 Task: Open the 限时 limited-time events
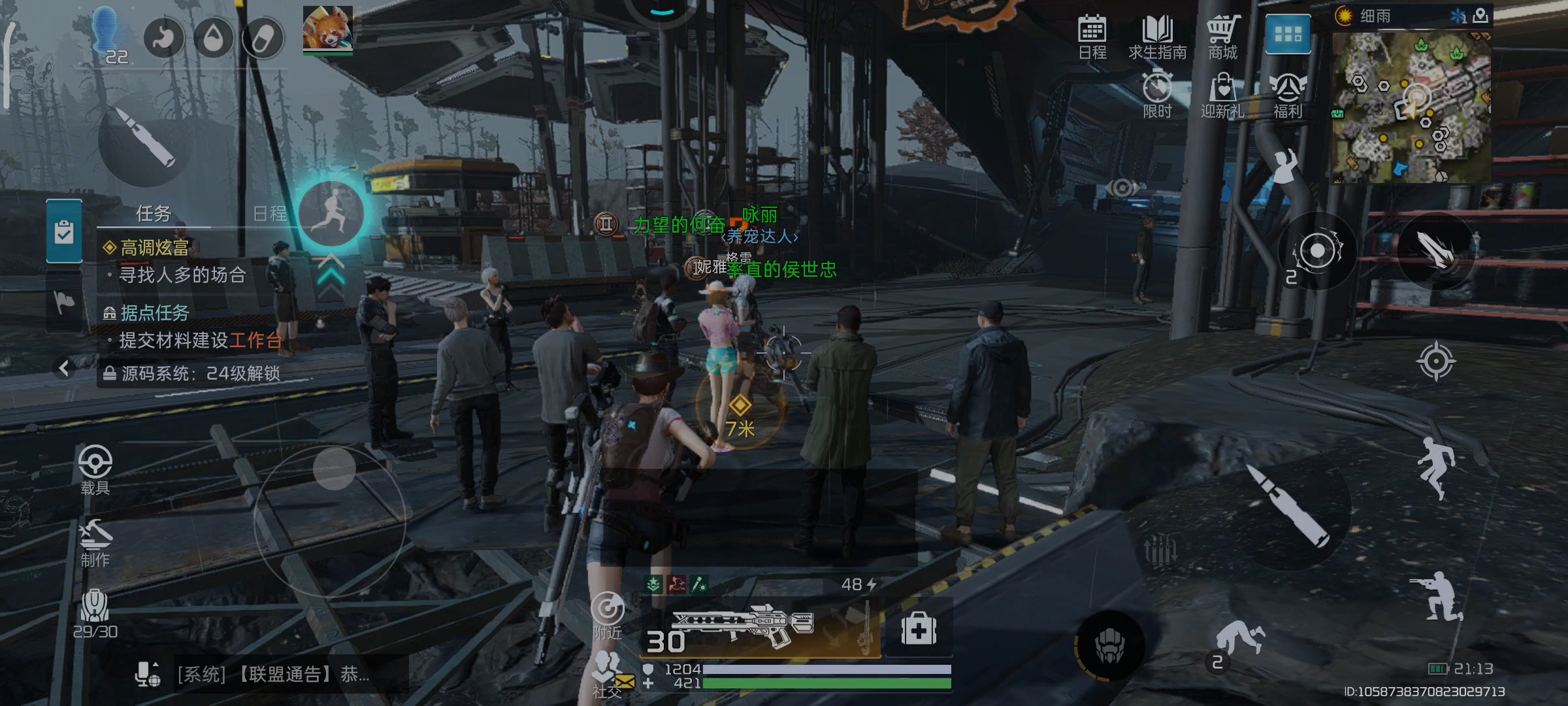1157,95
